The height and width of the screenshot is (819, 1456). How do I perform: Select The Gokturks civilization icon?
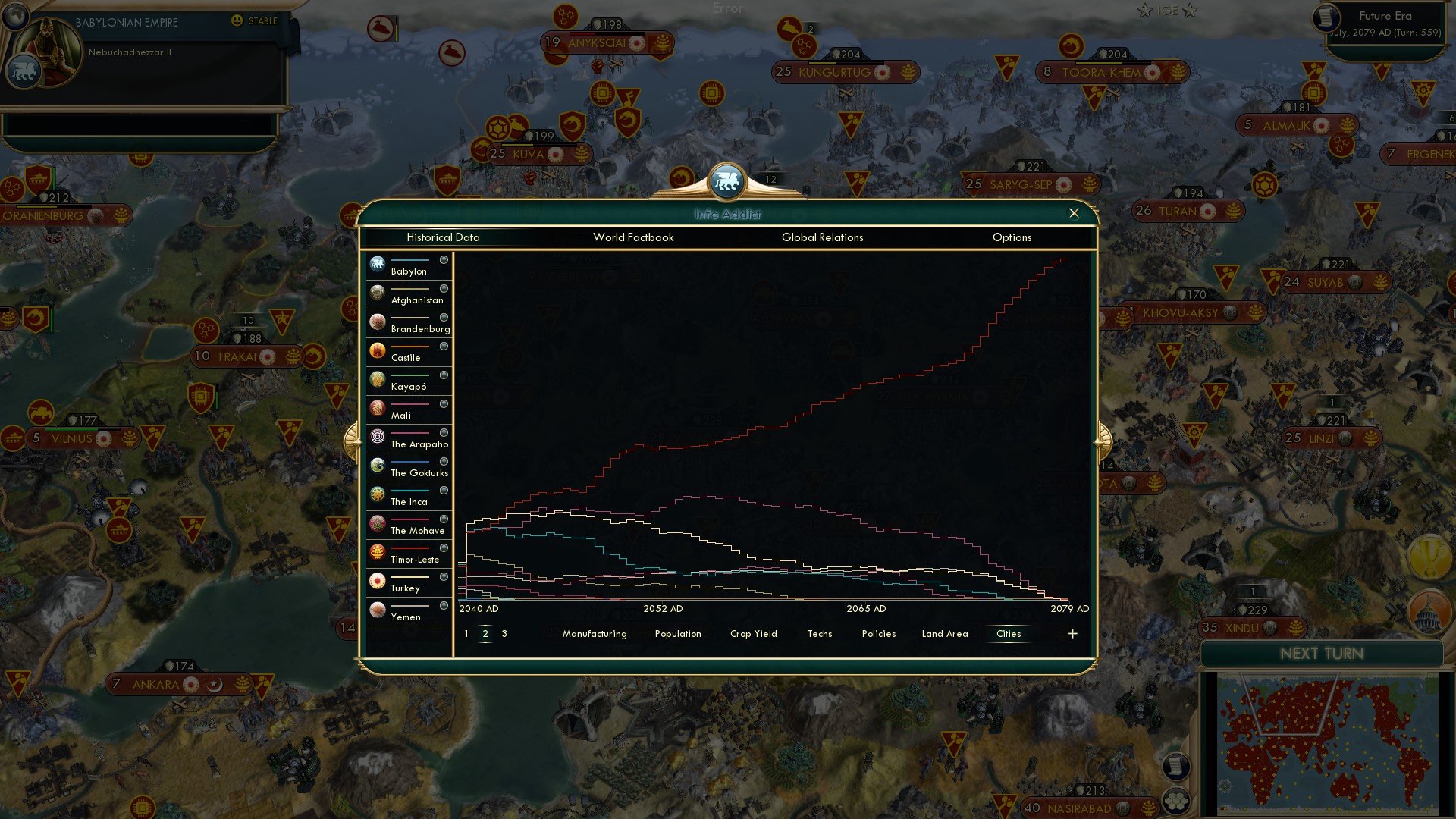coord(377,465)
